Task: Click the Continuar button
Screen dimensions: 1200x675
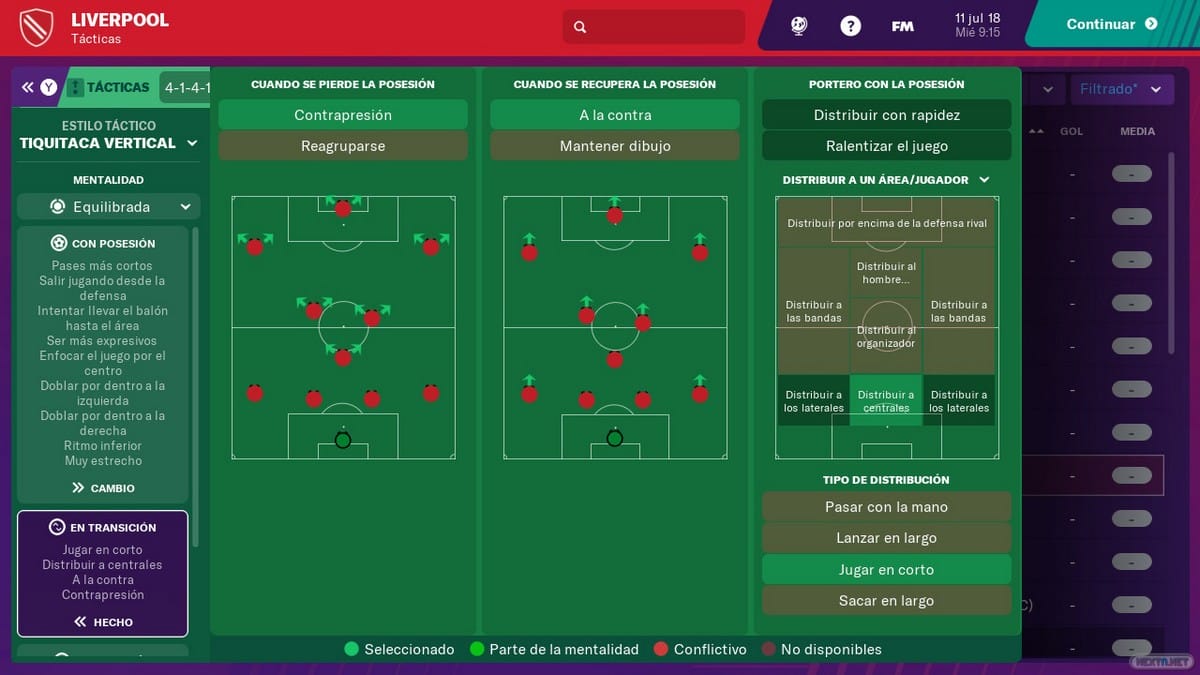Action: (1111, 25)
